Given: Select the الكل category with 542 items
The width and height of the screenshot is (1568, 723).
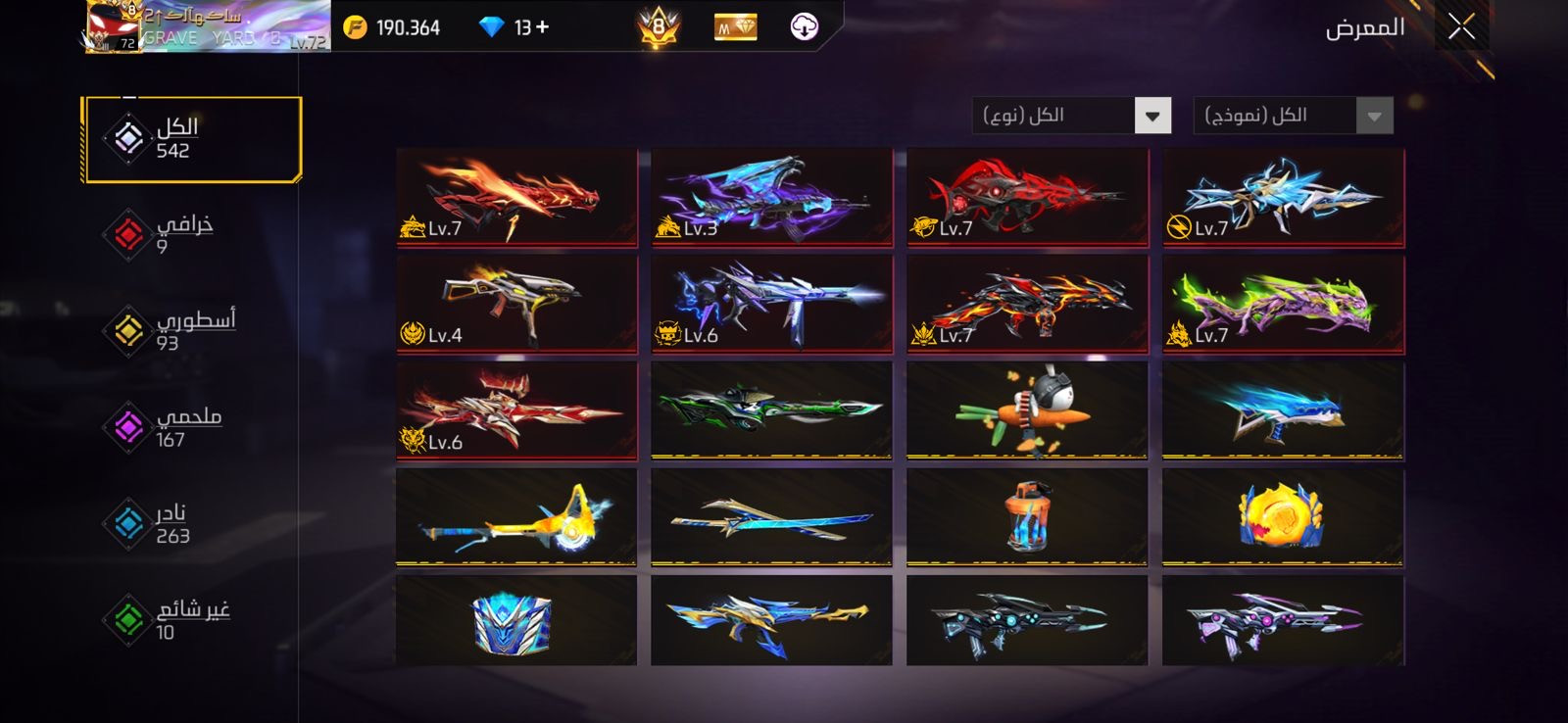Looking at the screenshot, I should [192, 138].
